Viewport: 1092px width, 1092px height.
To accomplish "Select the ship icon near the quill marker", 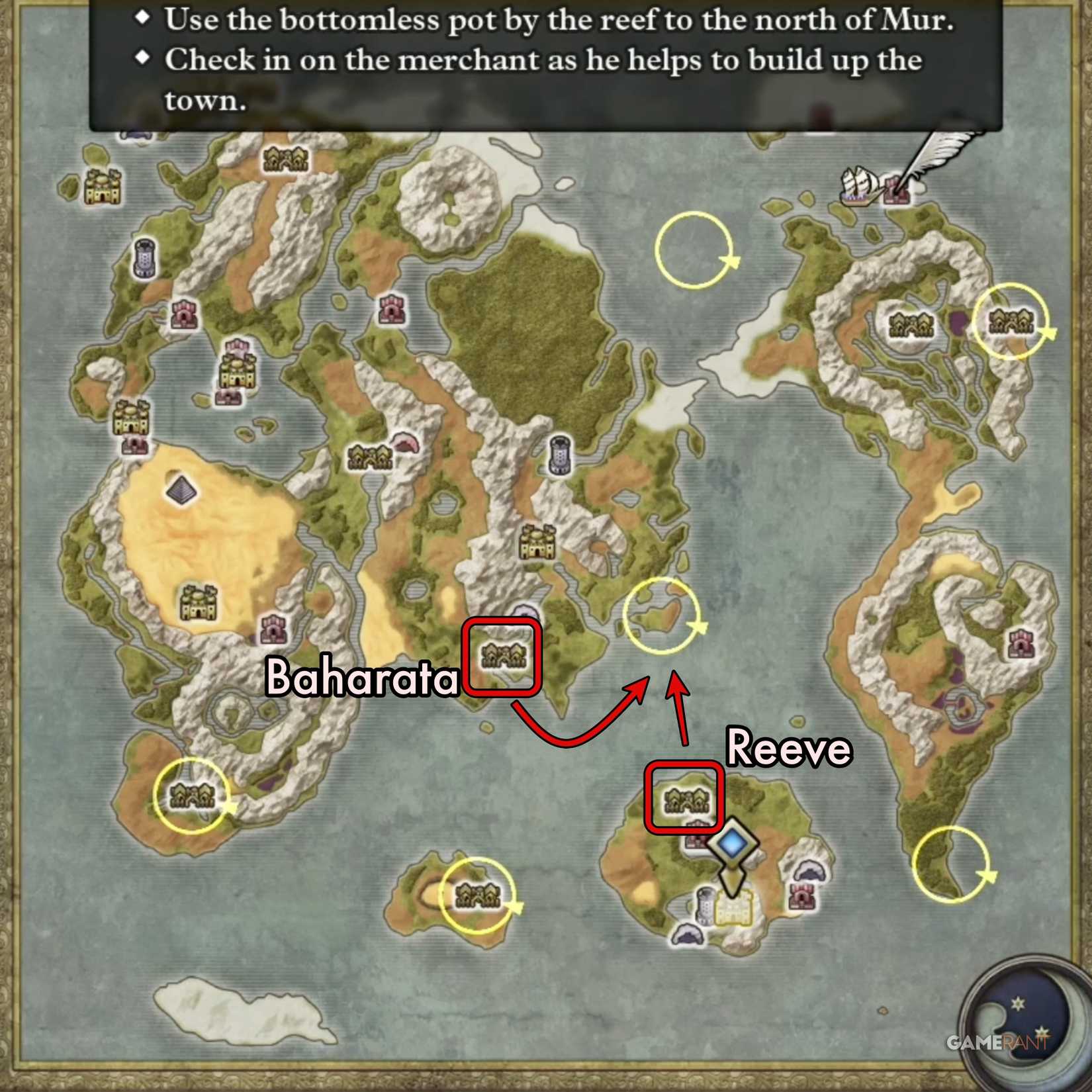I will 858,187.
